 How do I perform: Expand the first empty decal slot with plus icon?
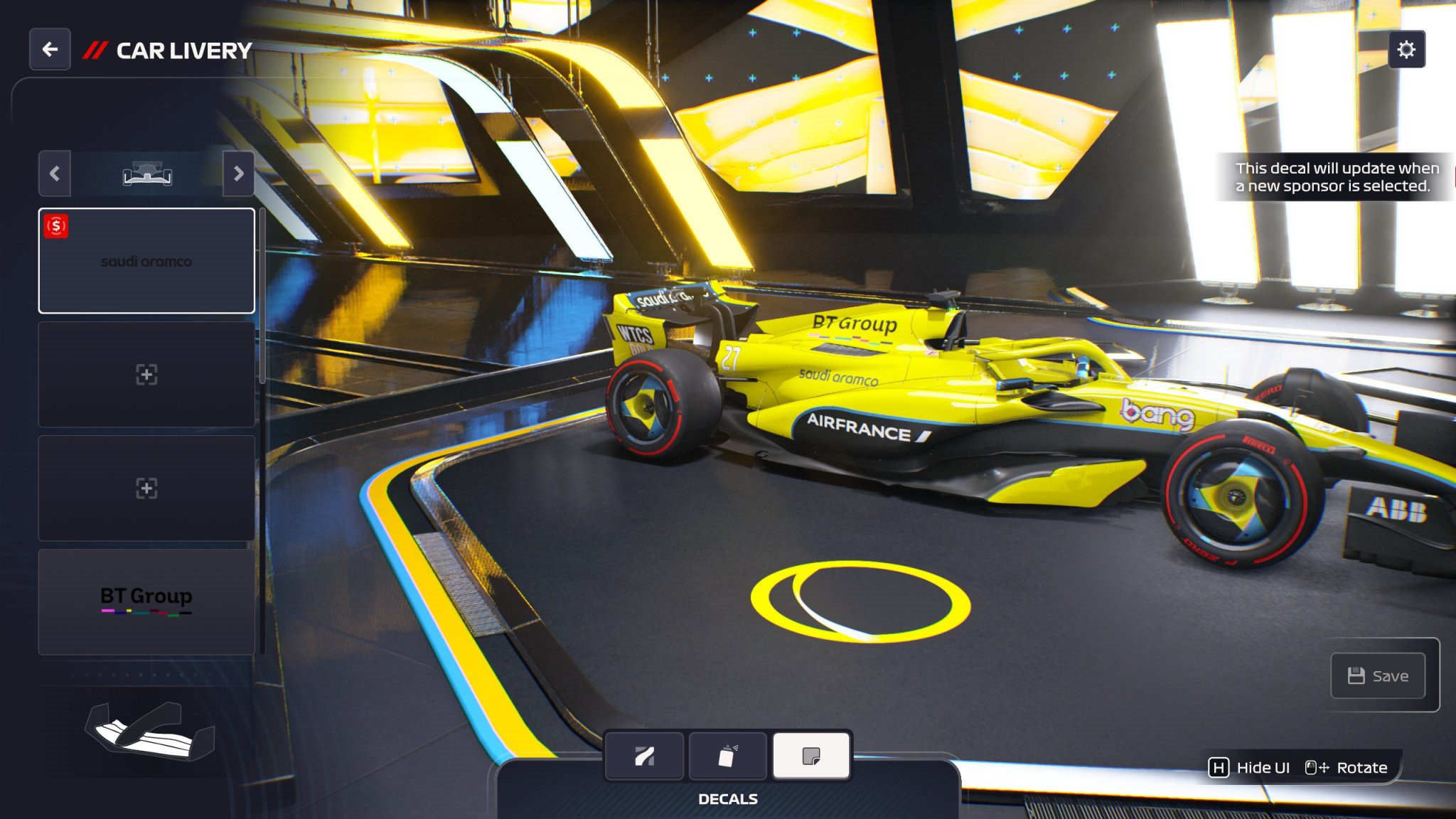tap(146, 375)
